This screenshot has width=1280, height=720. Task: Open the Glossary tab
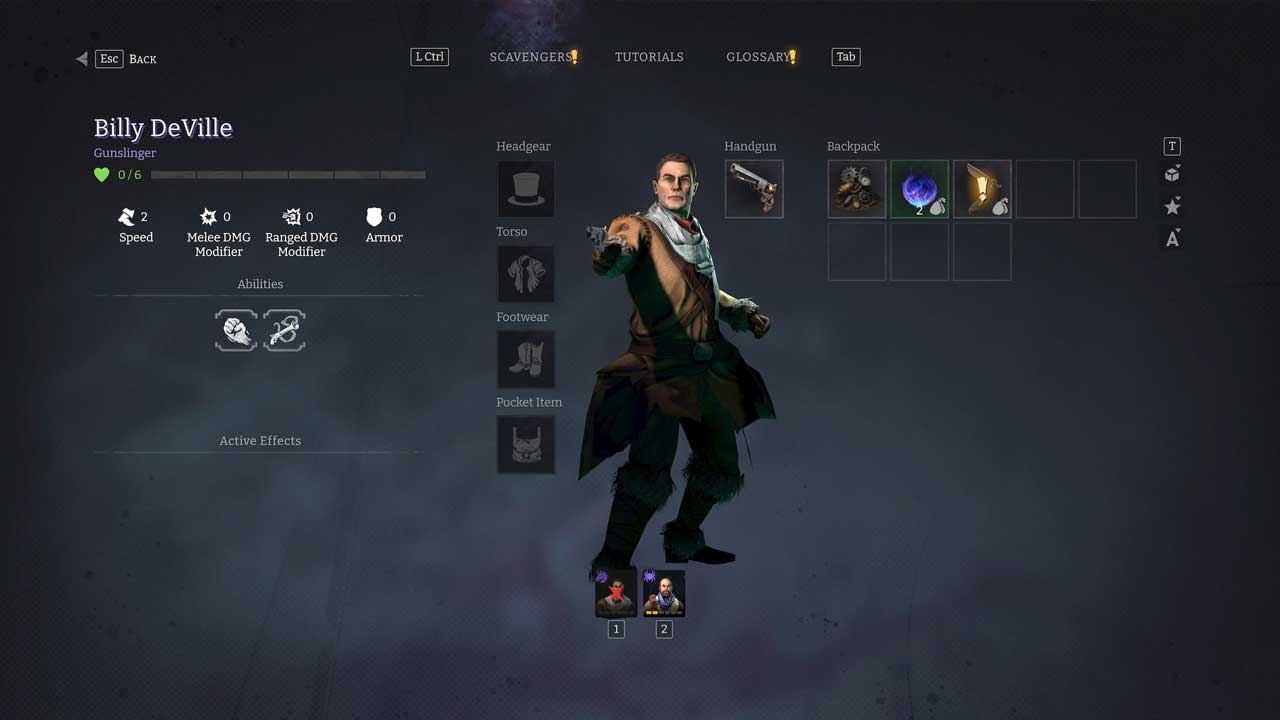pos(758,57)
